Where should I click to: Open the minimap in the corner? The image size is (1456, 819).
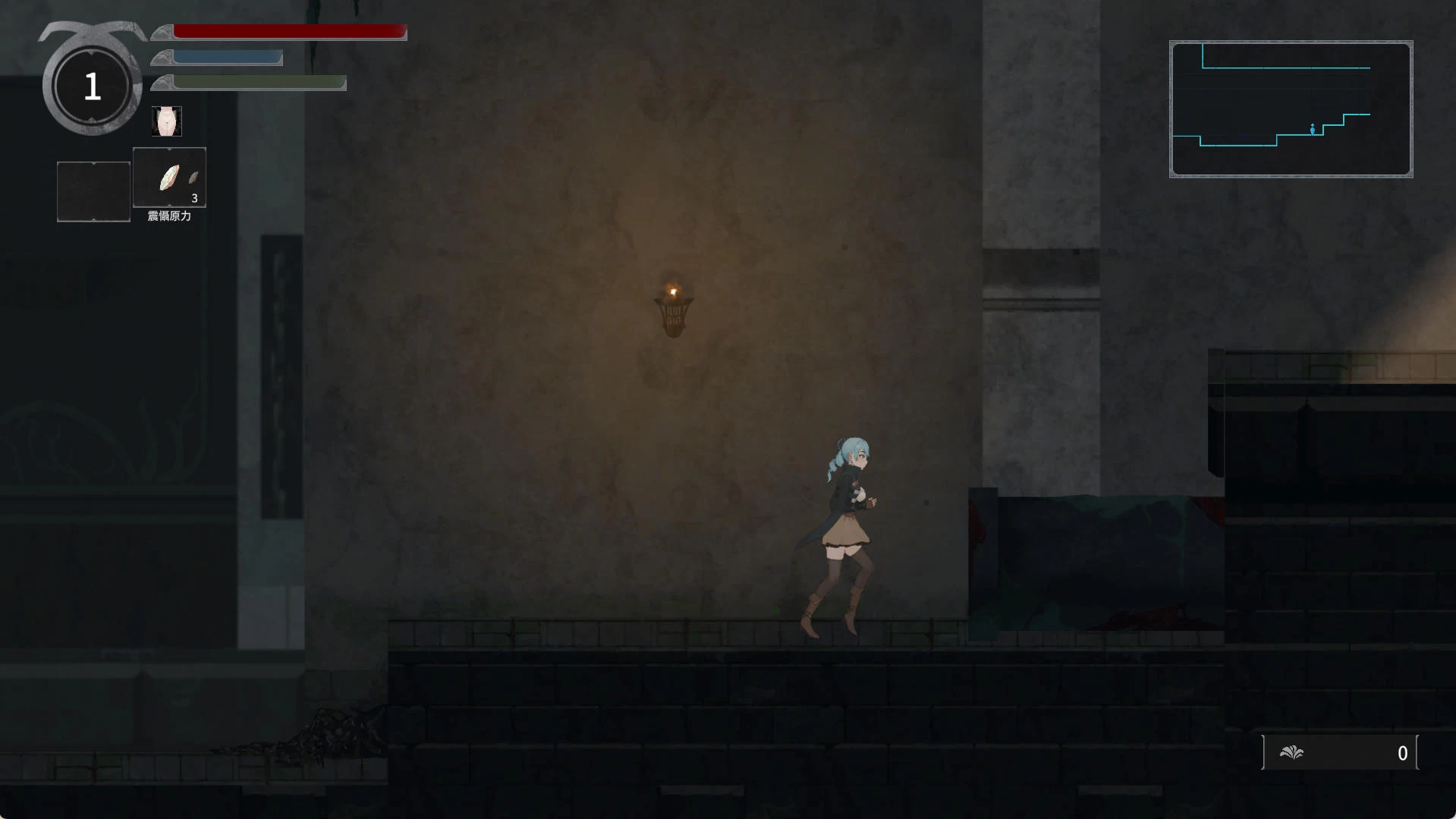click(1291, 109)
